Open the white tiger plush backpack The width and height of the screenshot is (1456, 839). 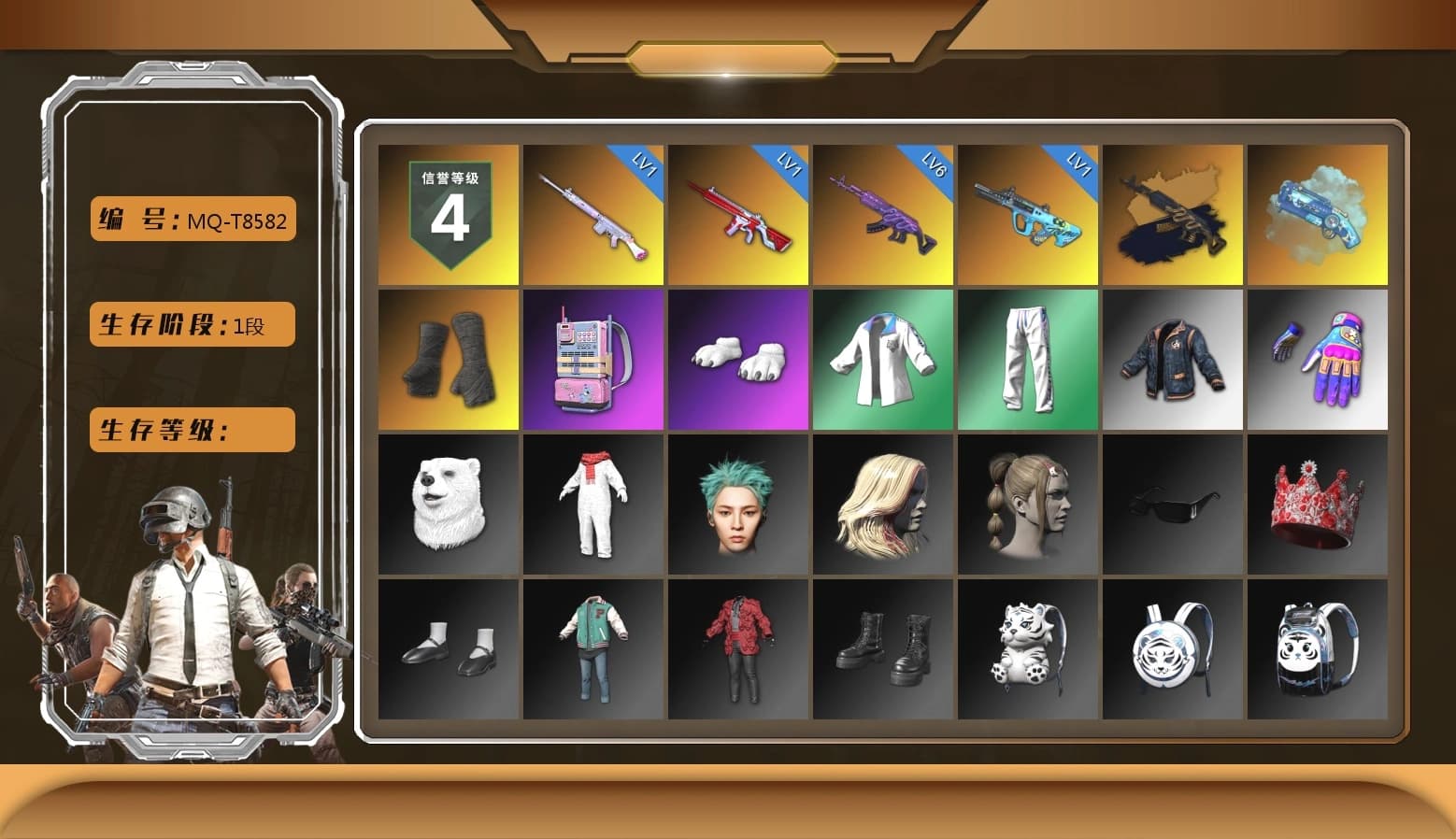point(1027,649)
